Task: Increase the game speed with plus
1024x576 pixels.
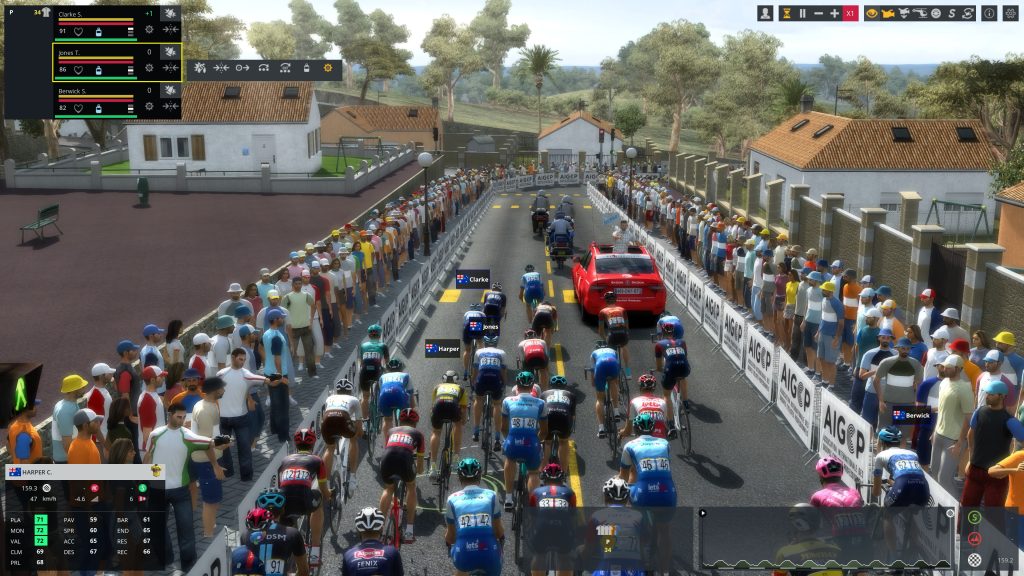Action: click(835, 13)
